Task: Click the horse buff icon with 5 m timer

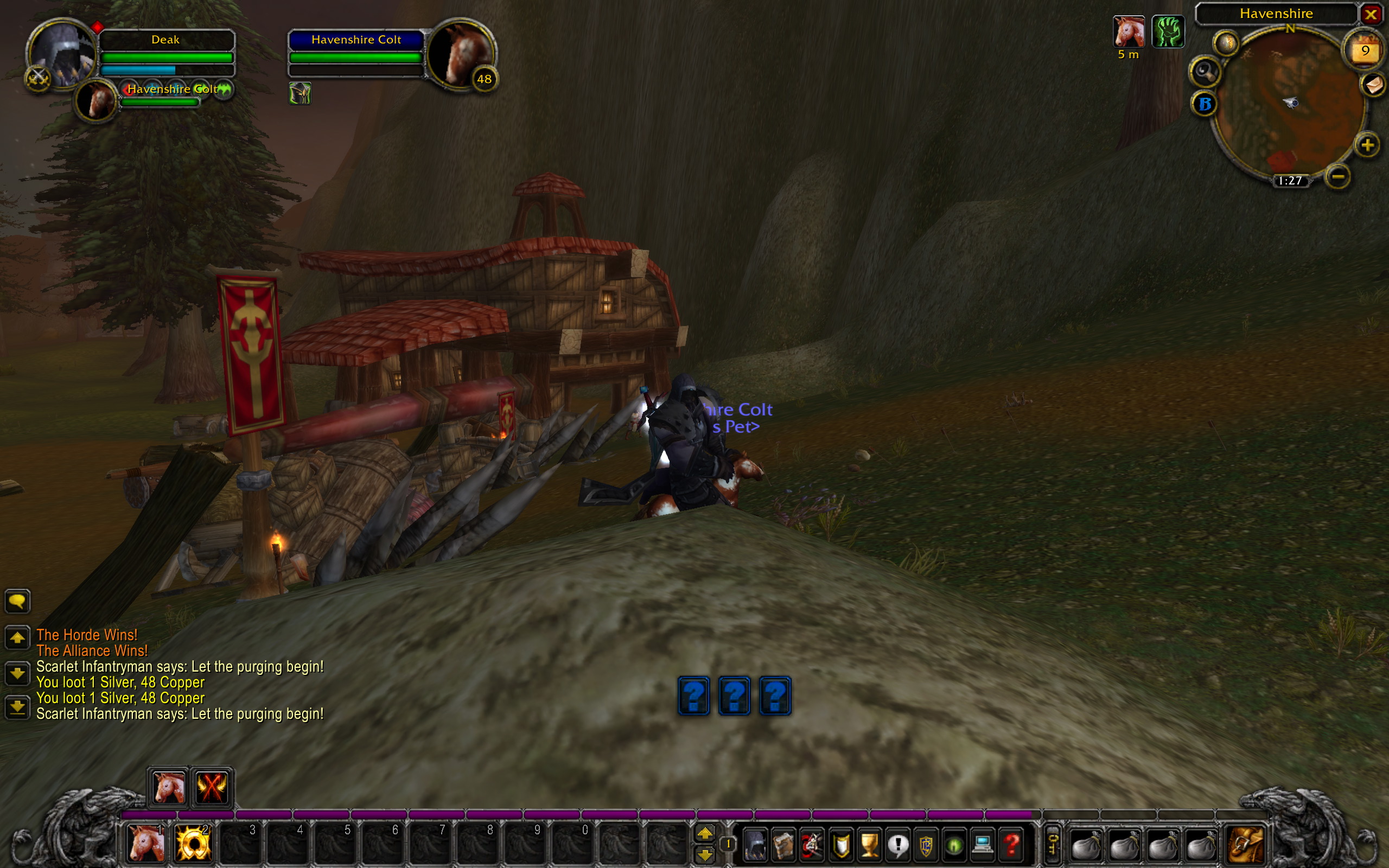Action: (1129, 31)
